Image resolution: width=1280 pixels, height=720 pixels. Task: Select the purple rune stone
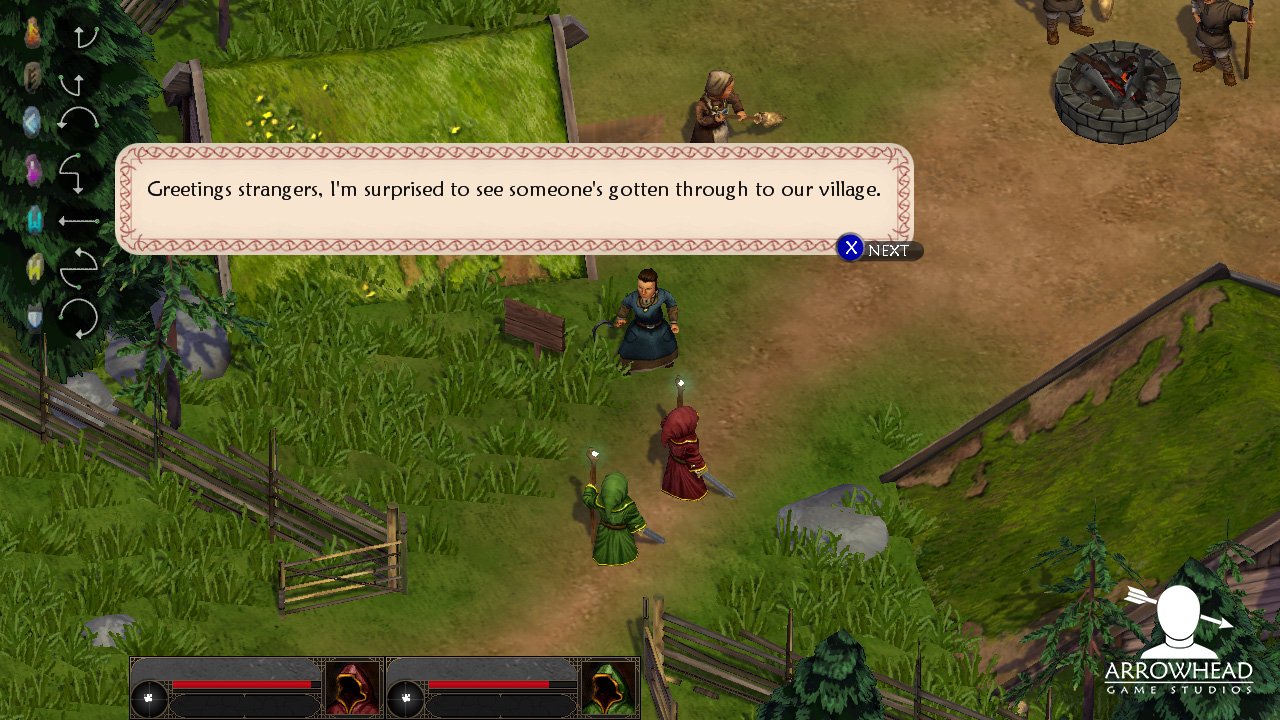pos(34,170)
